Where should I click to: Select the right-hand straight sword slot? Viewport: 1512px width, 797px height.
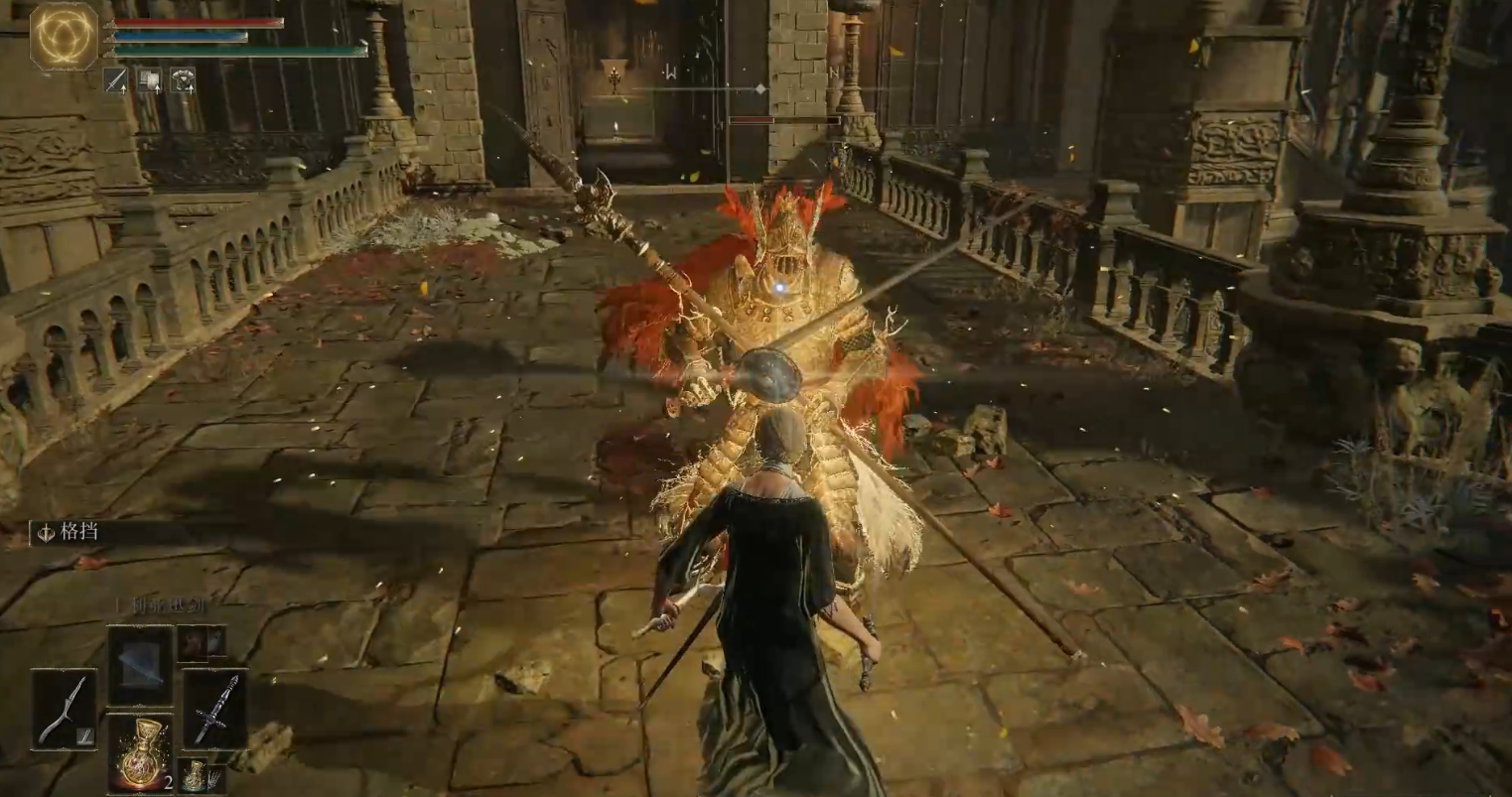coord(215,709)
